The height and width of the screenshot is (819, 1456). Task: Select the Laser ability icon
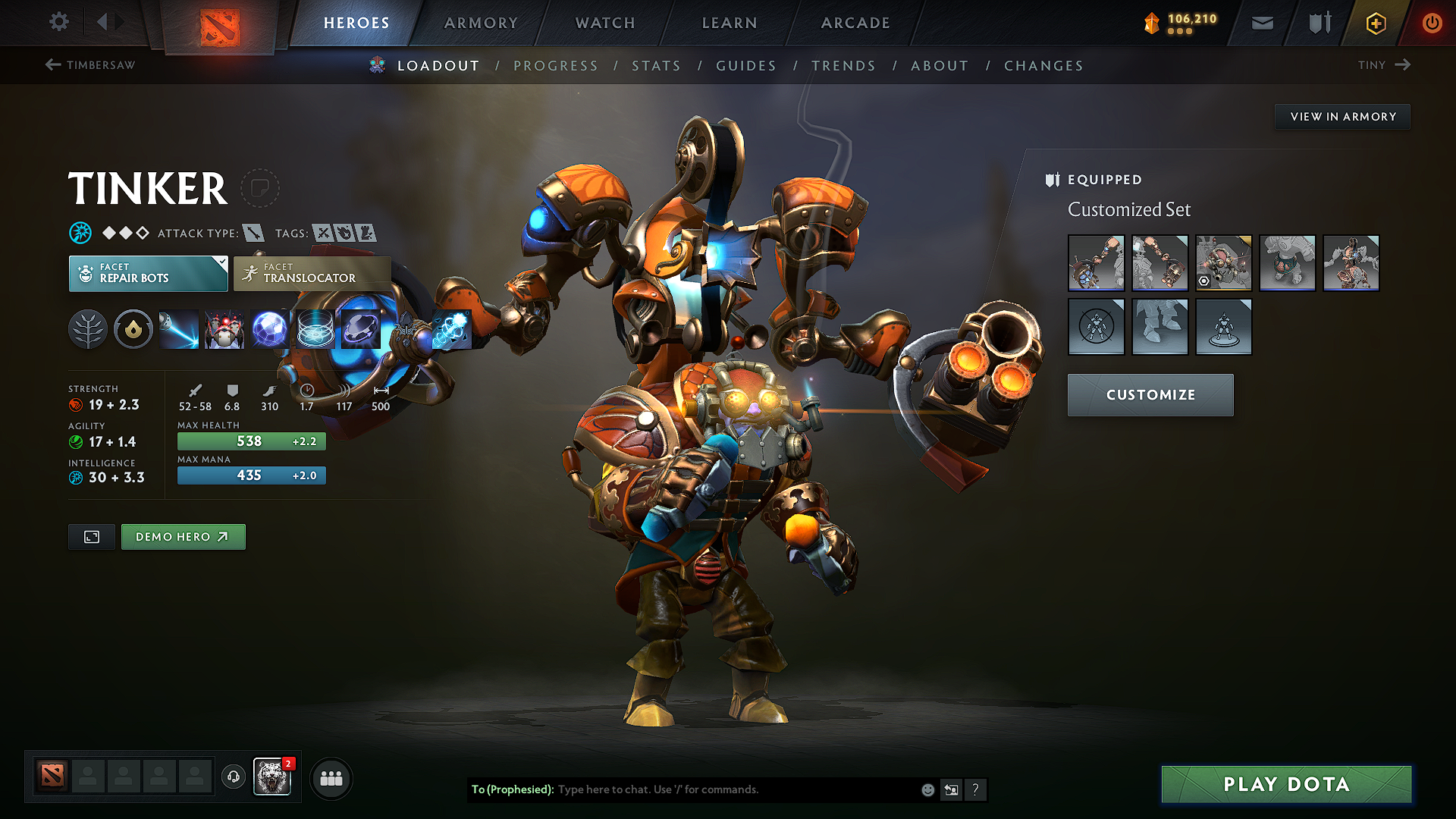pos(178,328)
